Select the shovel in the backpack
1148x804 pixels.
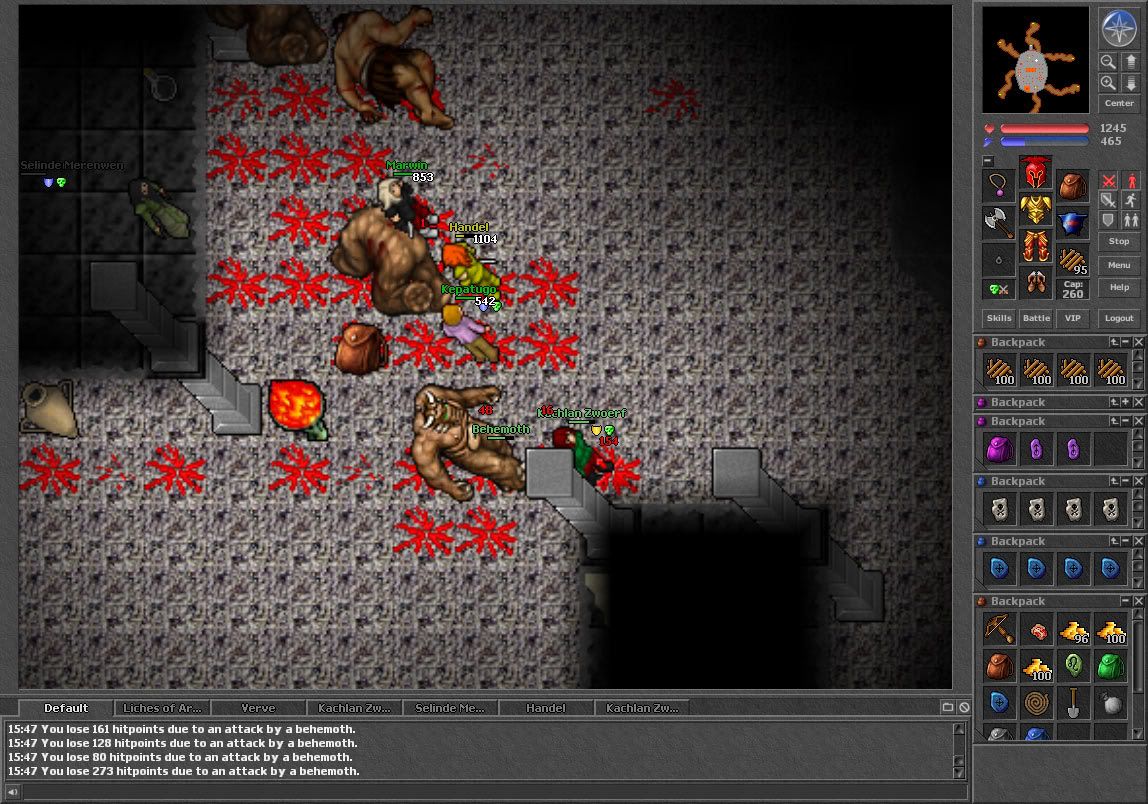pyautogui.click(x=1074, y=703)
